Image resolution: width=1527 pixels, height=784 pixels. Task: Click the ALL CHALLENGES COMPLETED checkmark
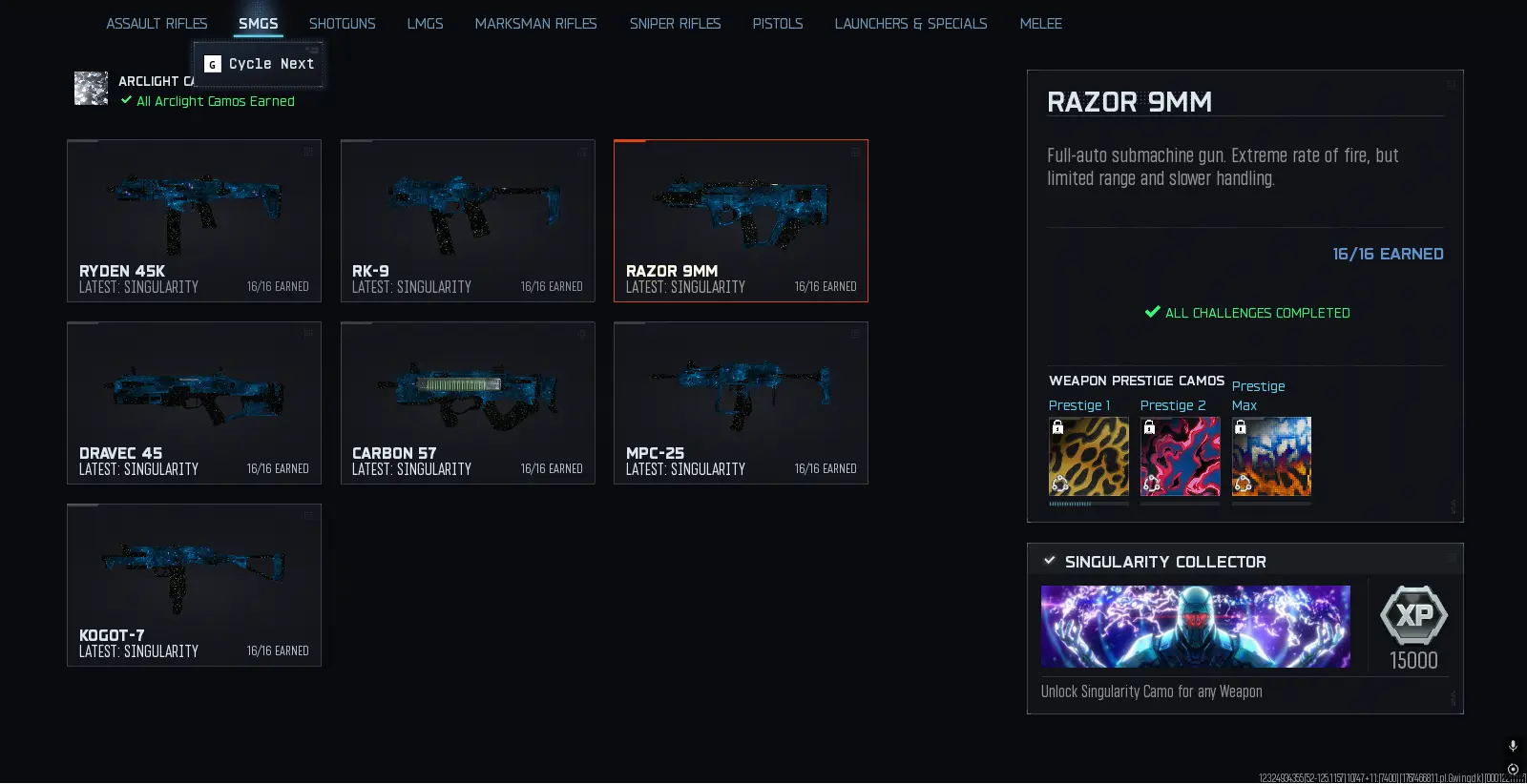click(1152, 312)
